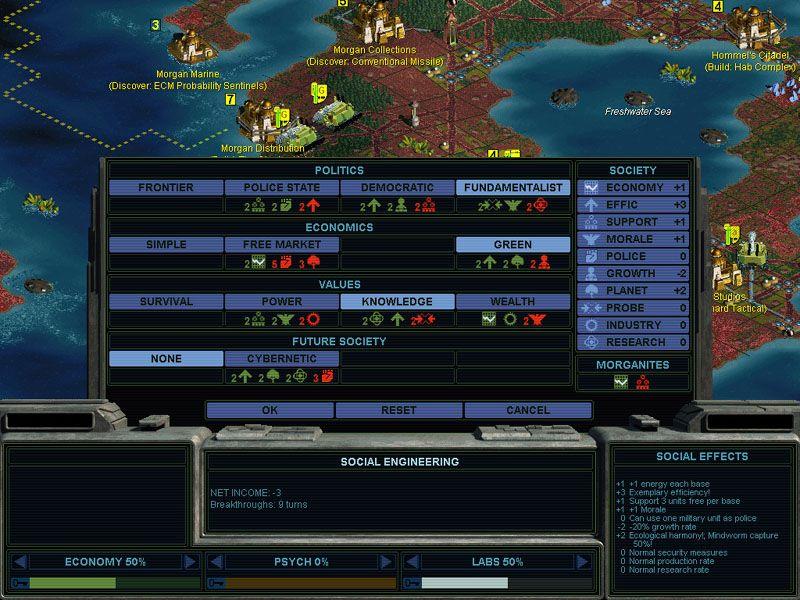This screenshot has width=800, height=600.
Task: Choose Police State politics
Action: 282,188
